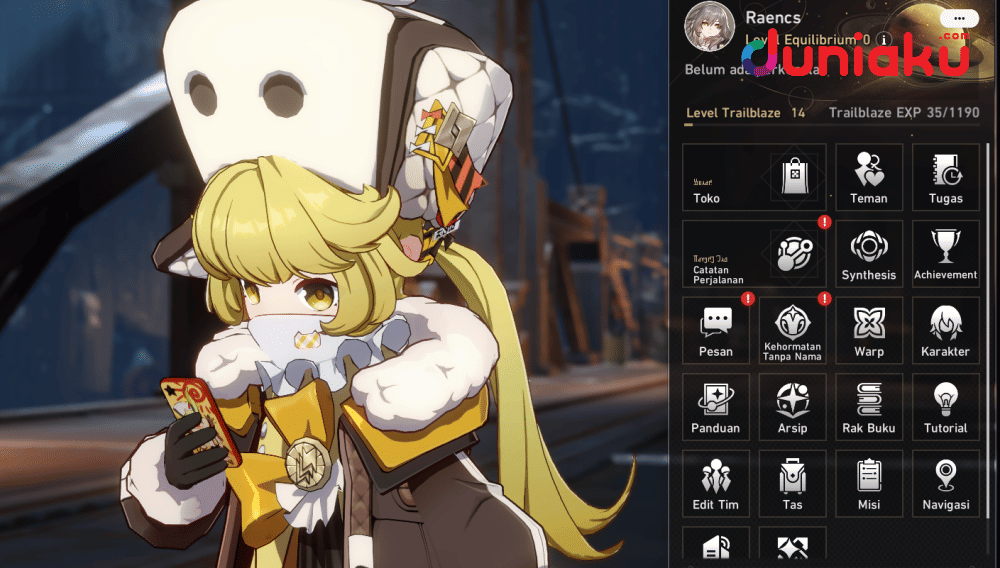
Task: View the Achievement trophy menu
Action: [x=945, y=255]
